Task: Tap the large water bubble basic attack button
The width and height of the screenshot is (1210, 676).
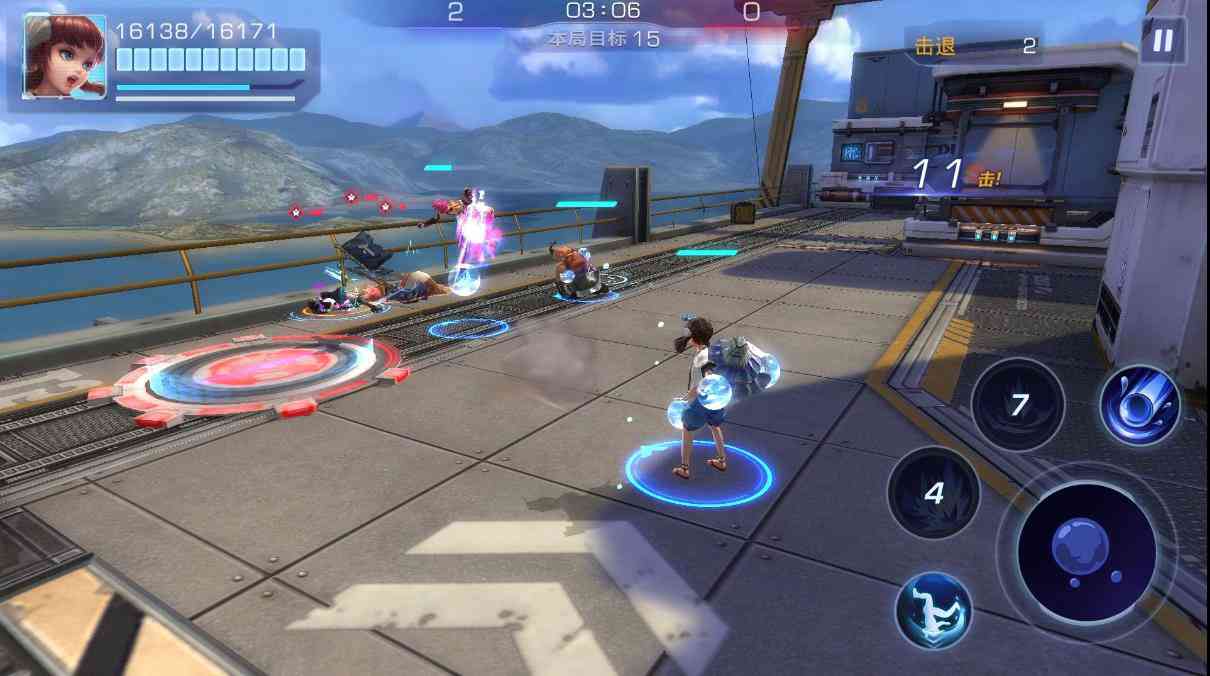Action: coord(1086,552)
